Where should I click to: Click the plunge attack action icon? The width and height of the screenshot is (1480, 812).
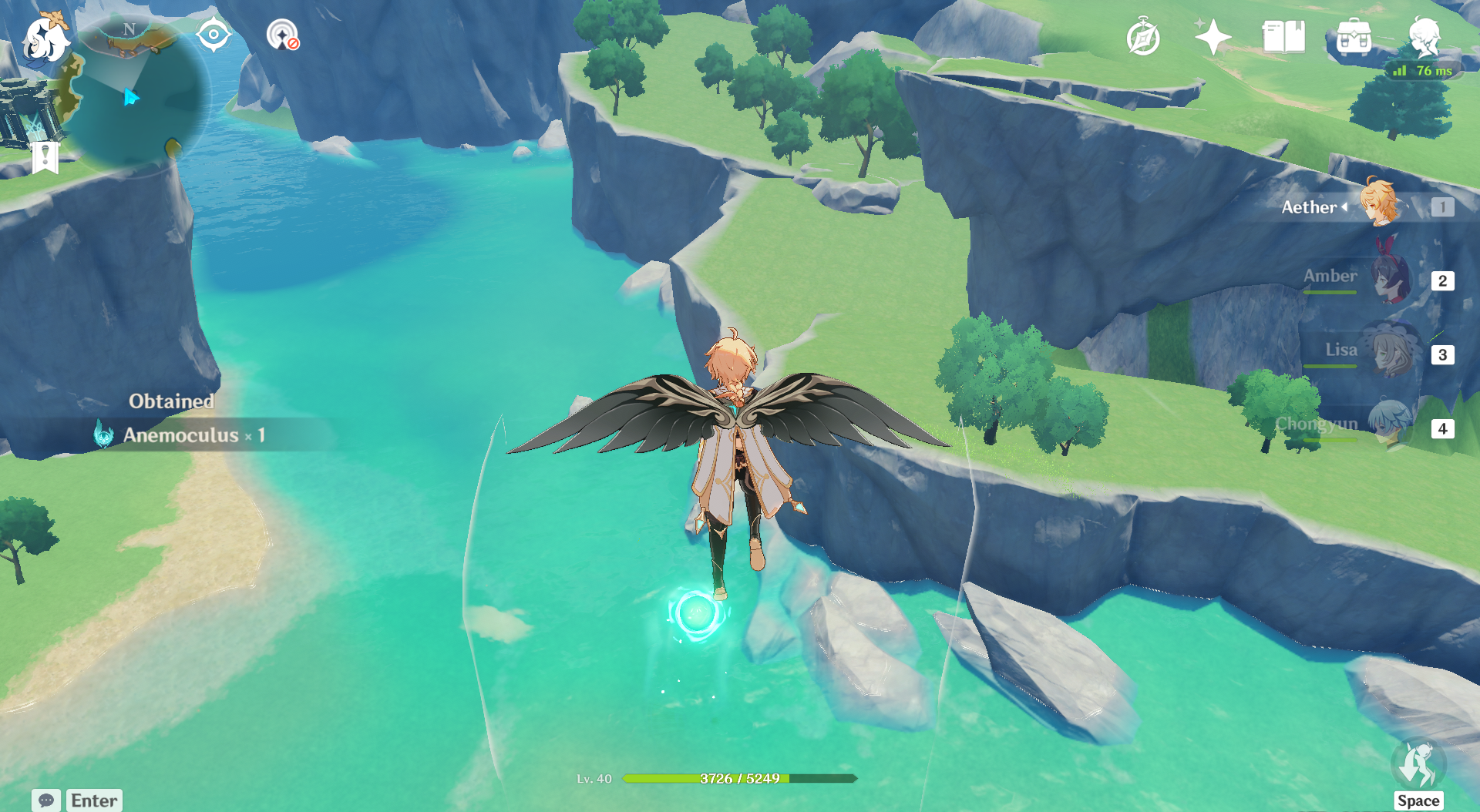(x=1418, y=765)
